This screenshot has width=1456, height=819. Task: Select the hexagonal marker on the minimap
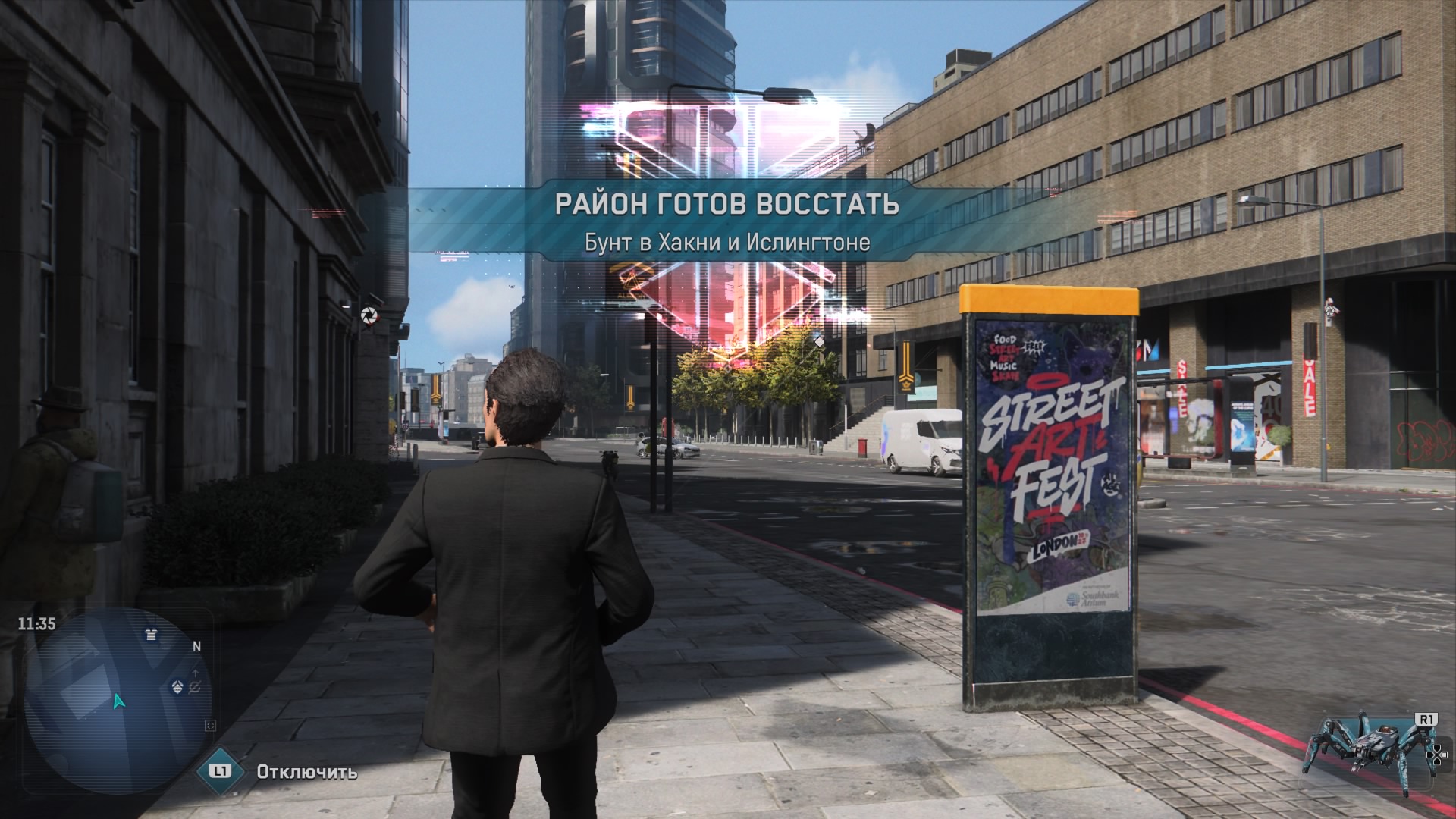(177, 687)
